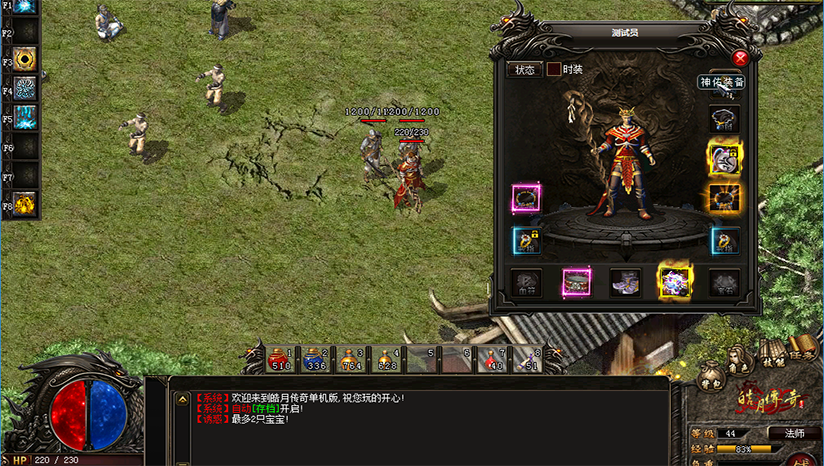Image resolution: width=824 pixels, height=466 pixels.
Task: Open the 背包 bag button
Action: 710,377
